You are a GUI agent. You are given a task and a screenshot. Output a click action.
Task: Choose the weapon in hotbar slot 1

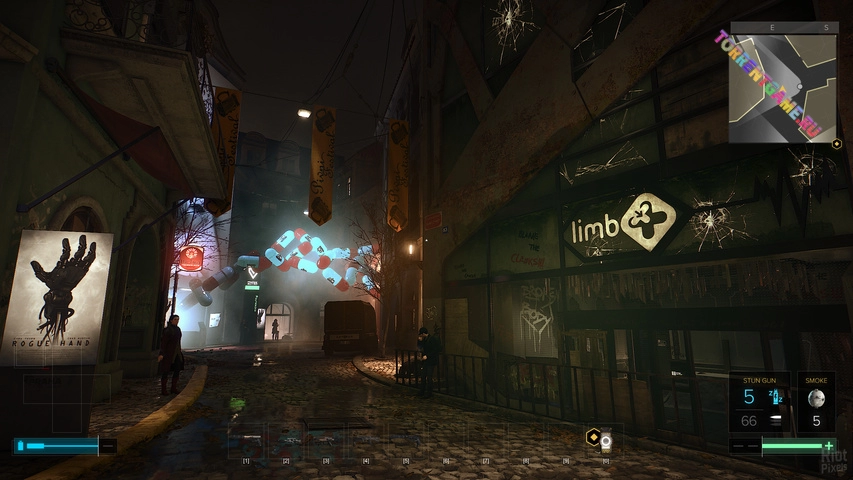[x=246, y=438]
